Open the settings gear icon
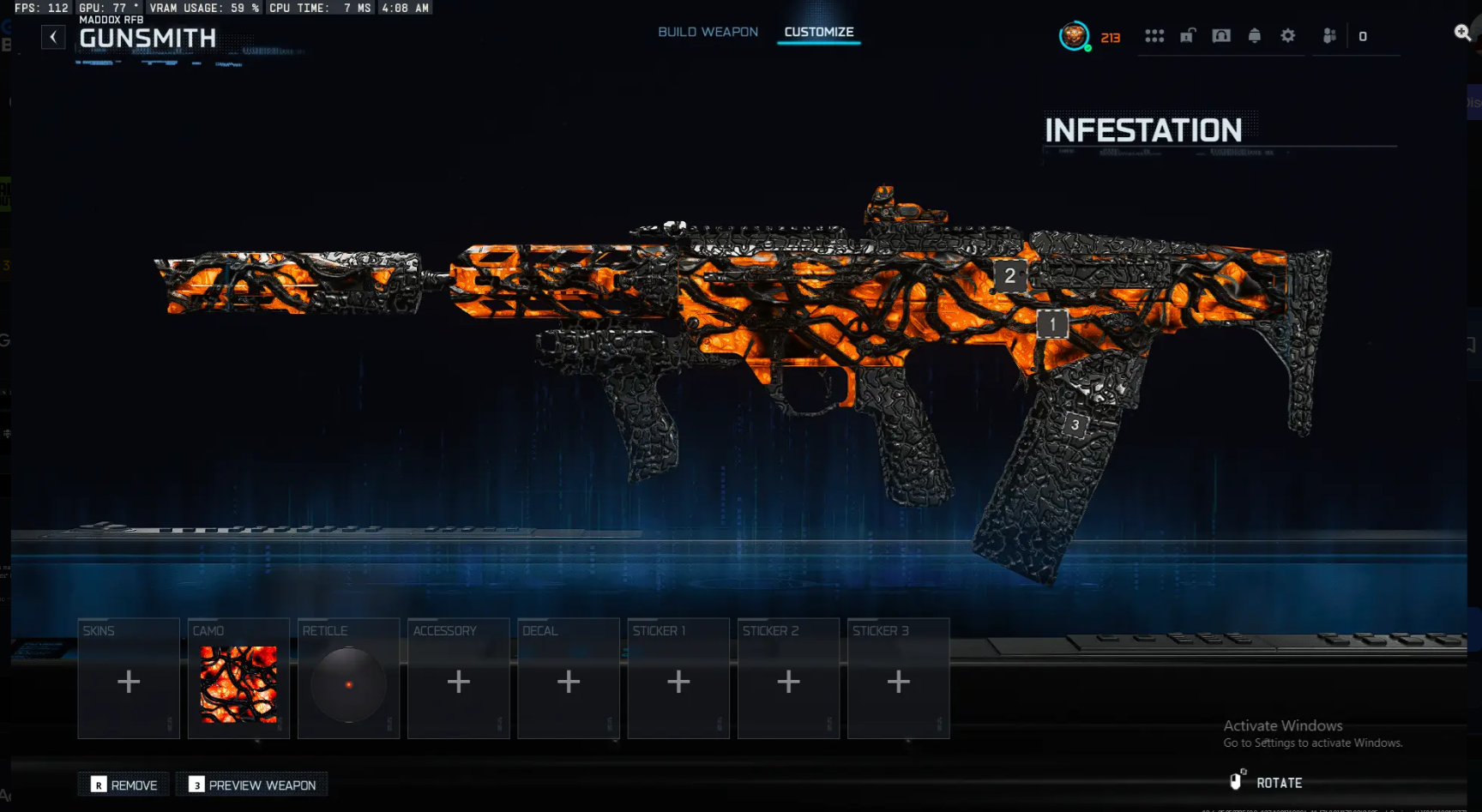The height and width of the screenshot is (812, 1482). point(1286,36)
